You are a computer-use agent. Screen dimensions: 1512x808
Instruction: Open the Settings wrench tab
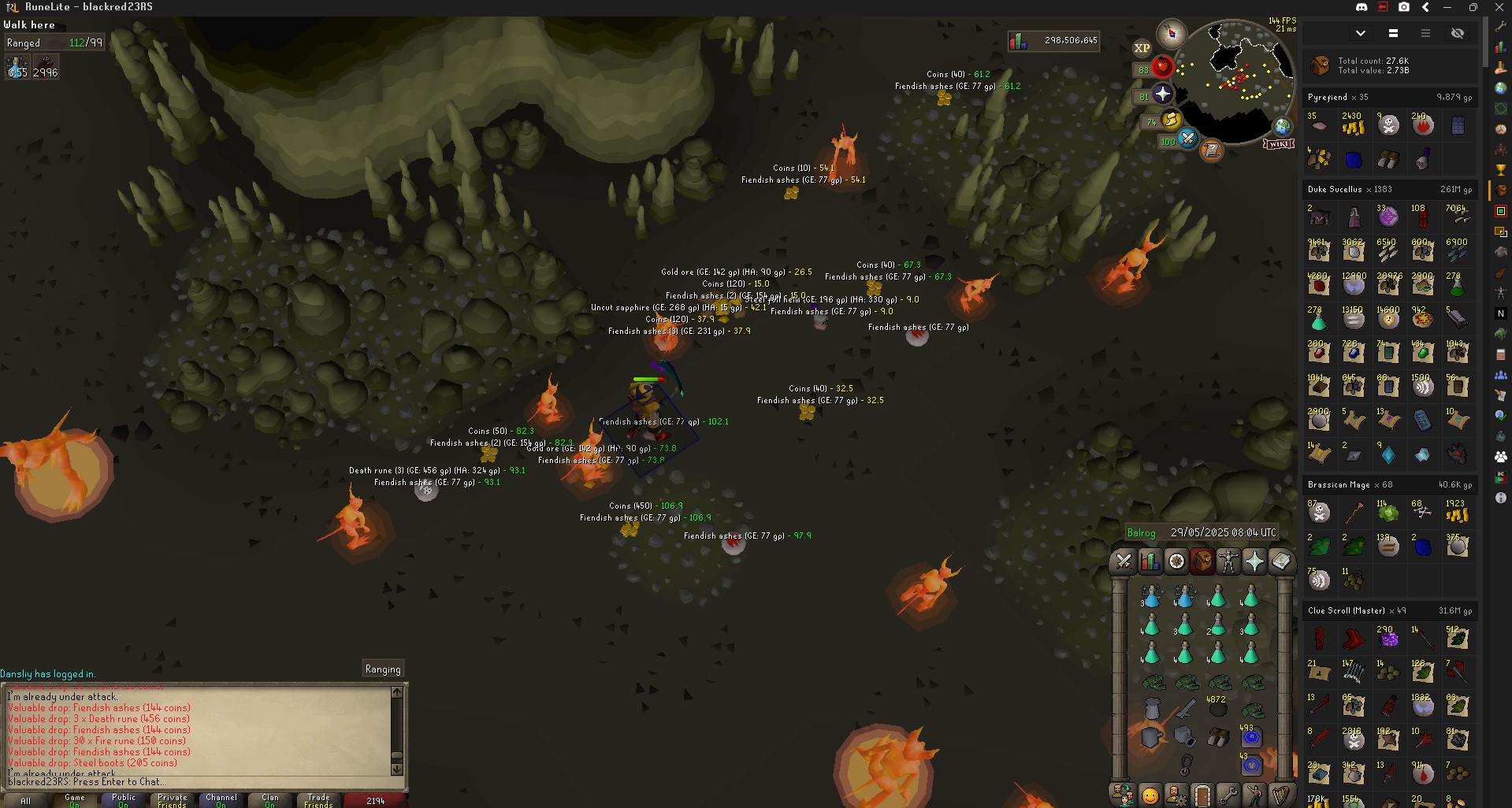[x=1228, y=795]
